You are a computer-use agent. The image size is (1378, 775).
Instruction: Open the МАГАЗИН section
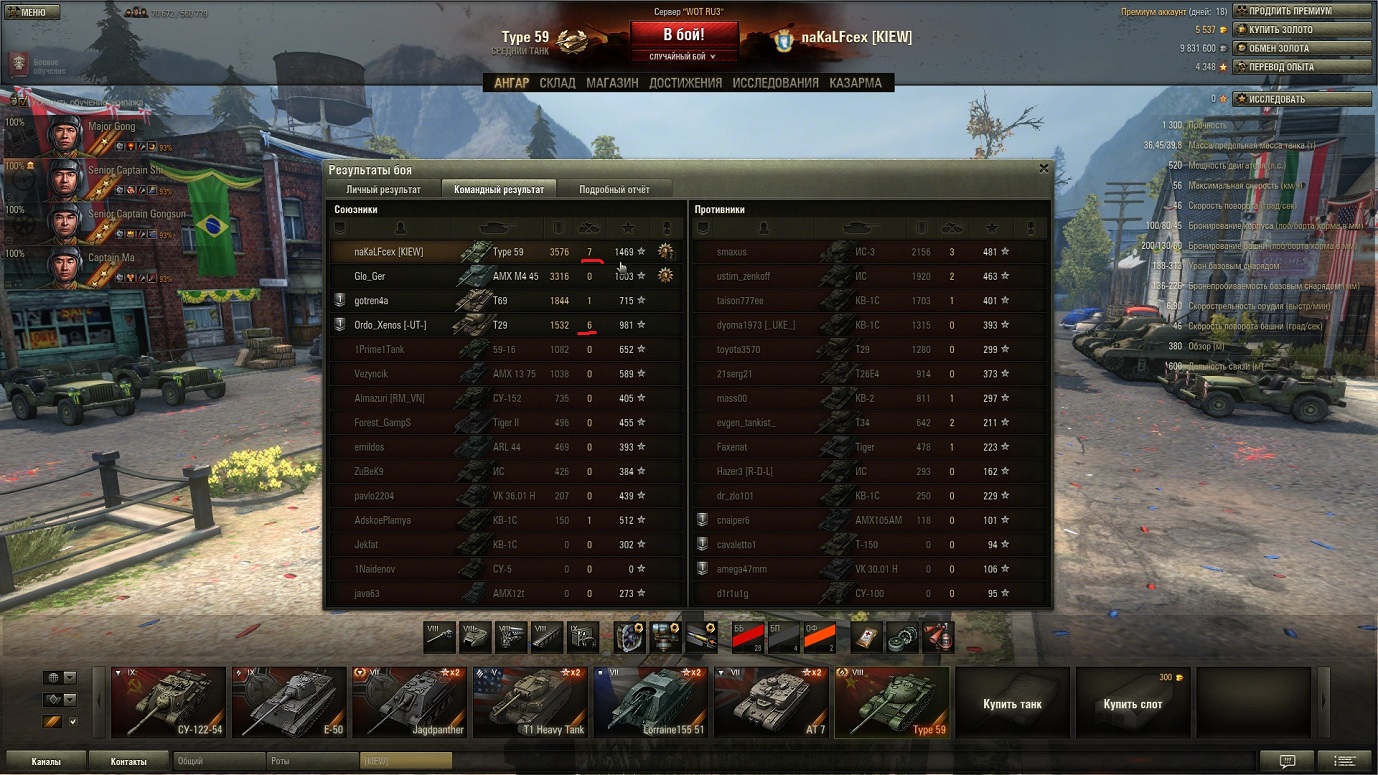612,83
